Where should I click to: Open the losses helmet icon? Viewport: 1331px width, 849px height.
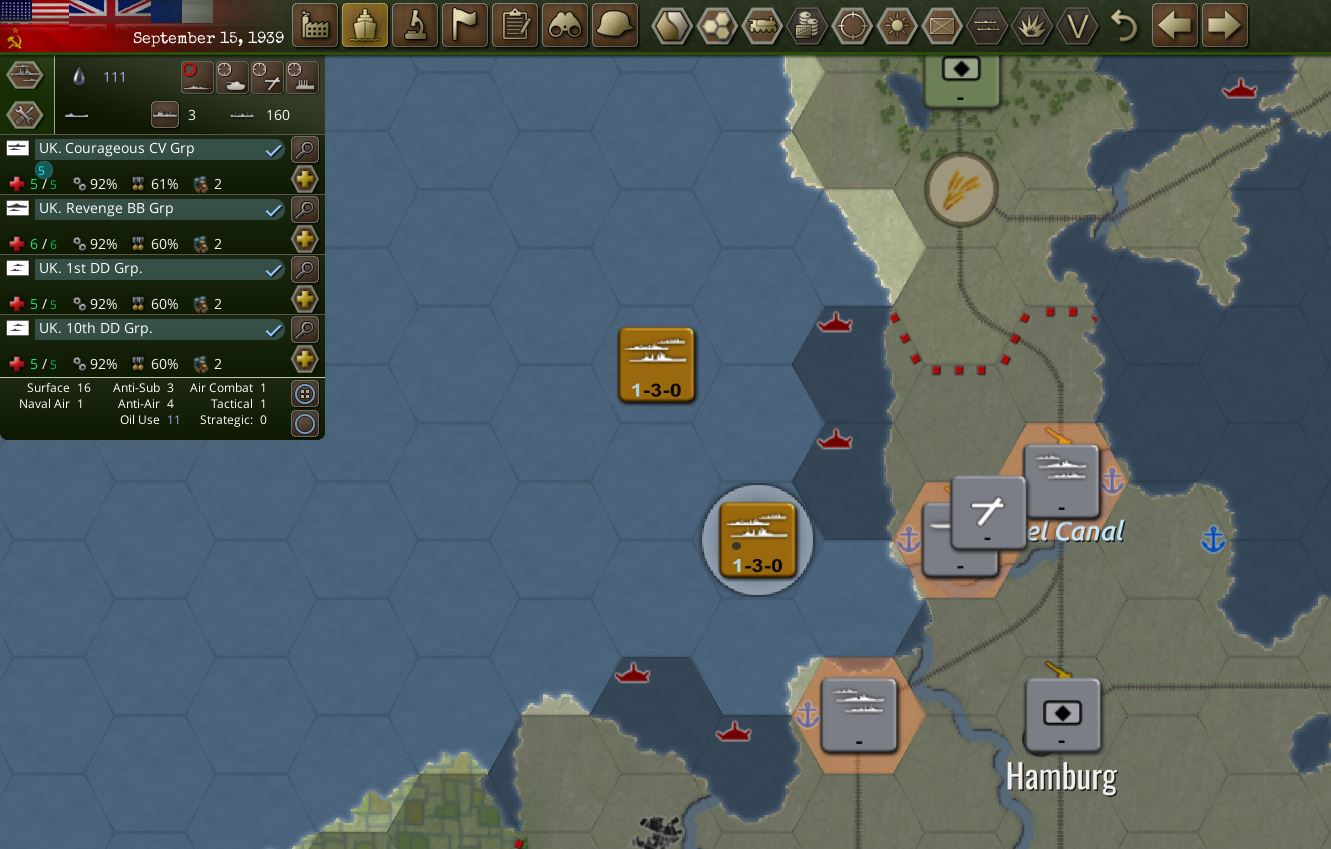(613, 25)
